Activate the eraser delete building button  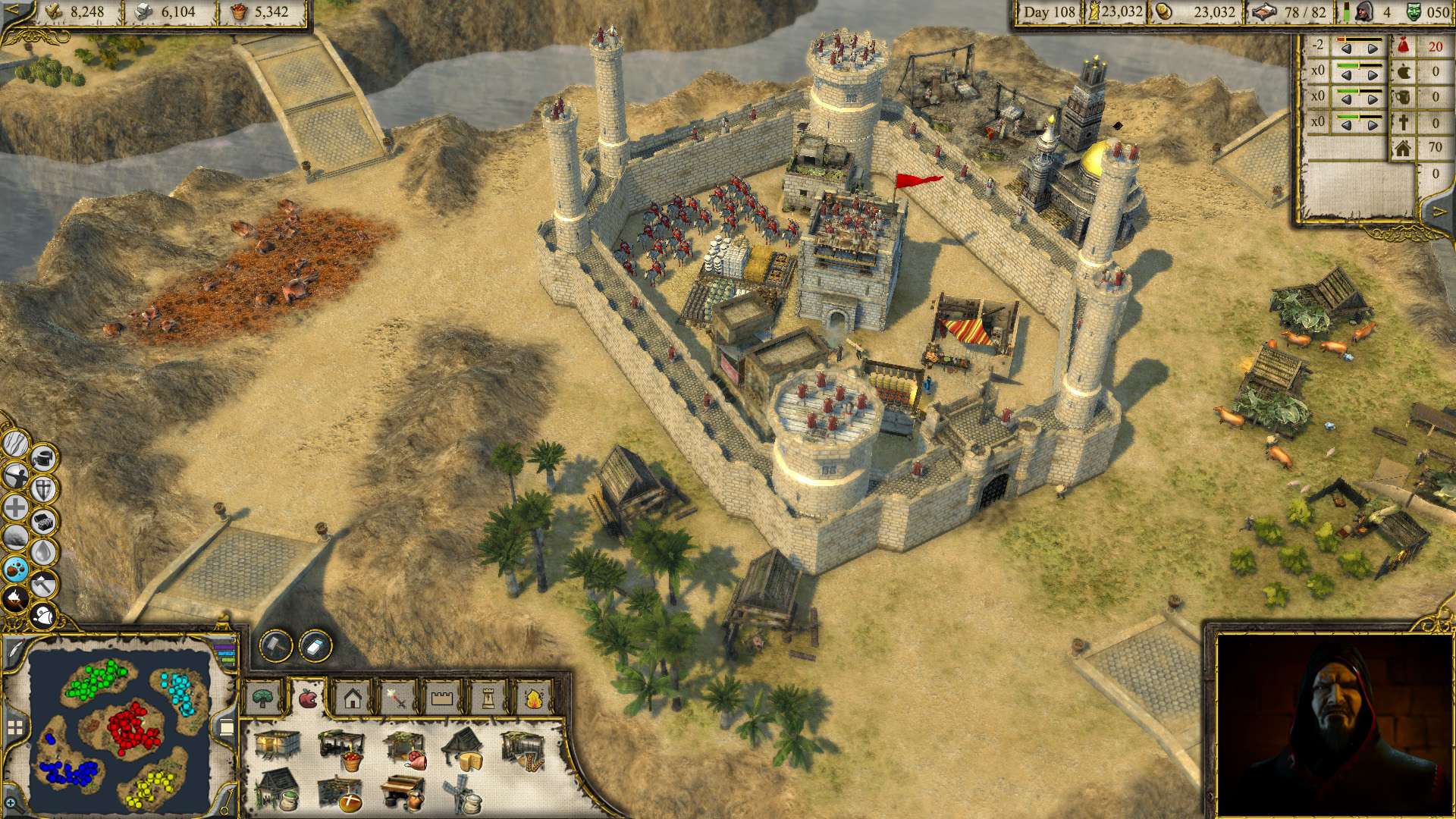pyautogui.click(x=315, y=645)
